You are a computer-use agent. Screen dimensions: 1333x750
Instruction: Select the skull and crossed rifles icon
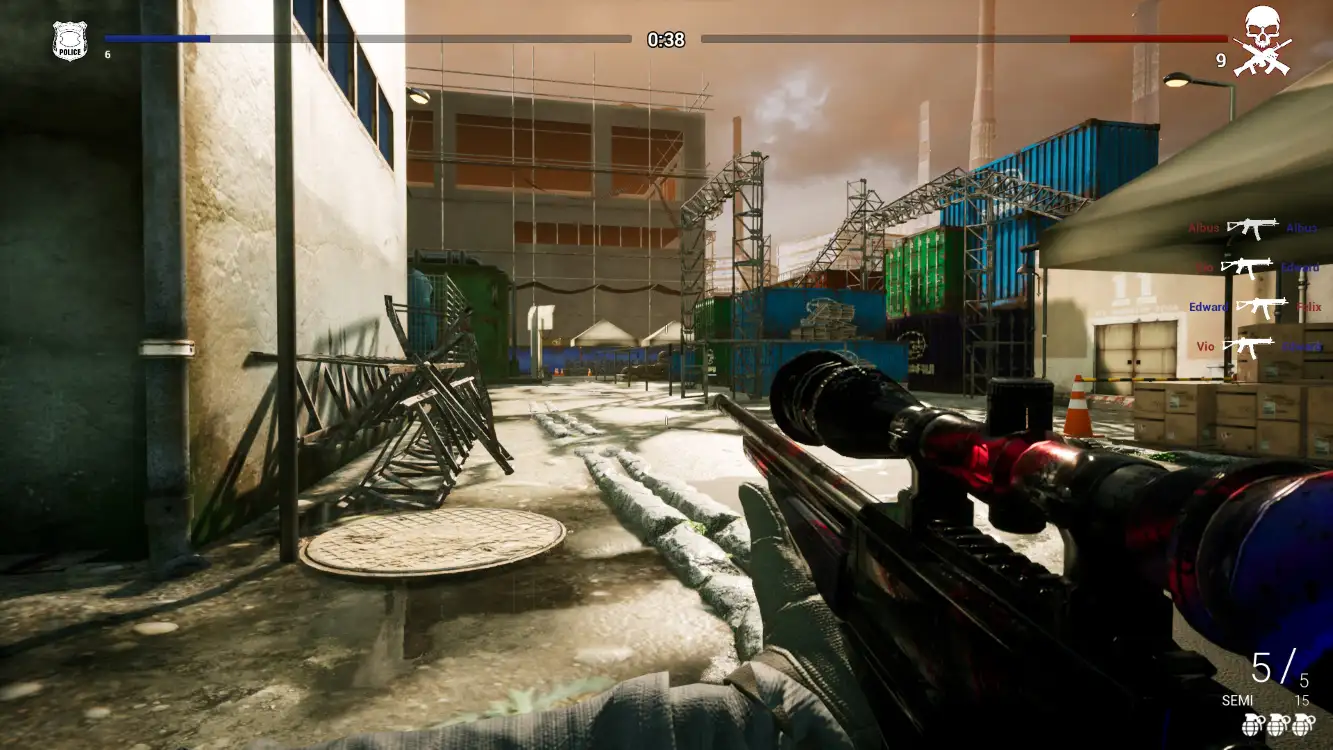pos(1262,41)
